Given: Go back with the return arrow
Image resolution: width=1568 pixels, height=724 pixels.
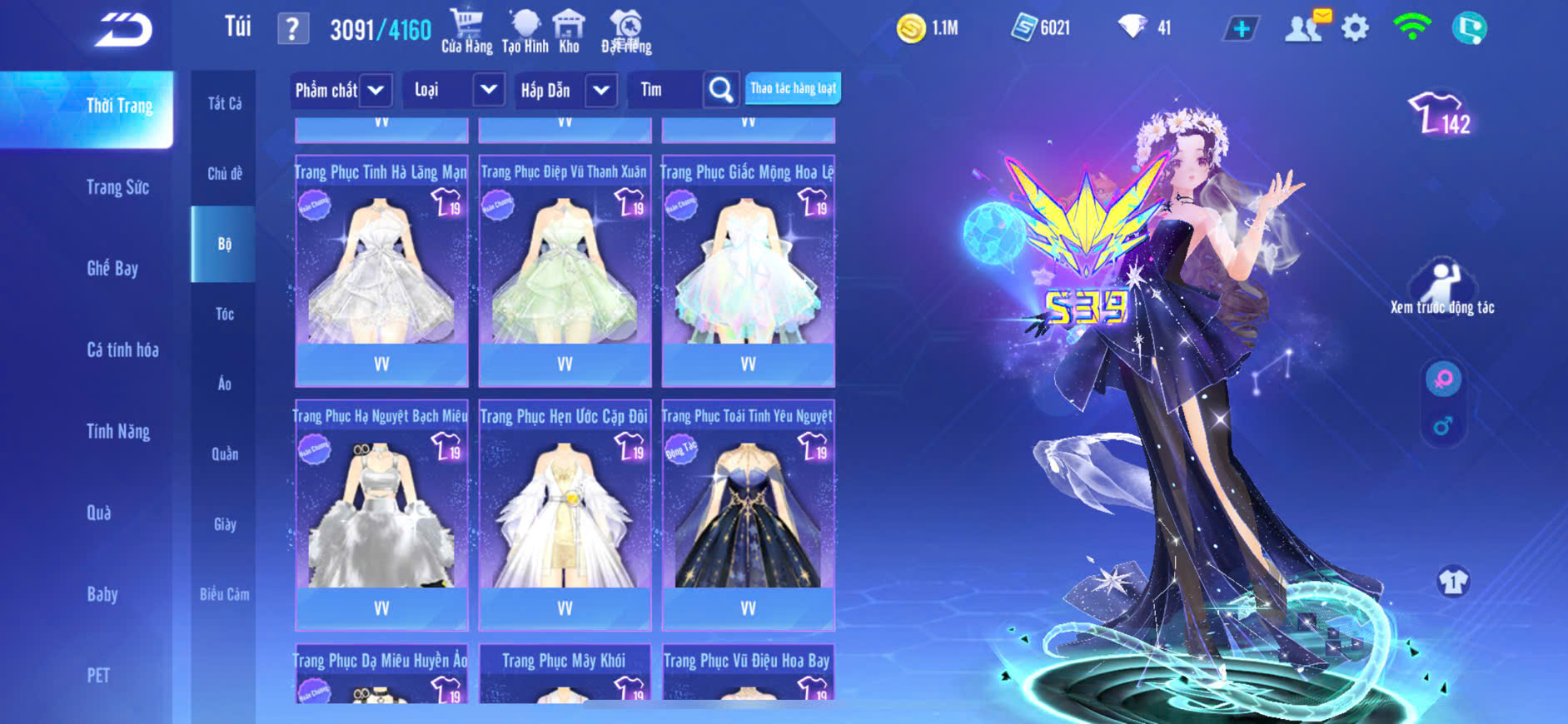Looking at the screenshot, I should click(123, 30).
